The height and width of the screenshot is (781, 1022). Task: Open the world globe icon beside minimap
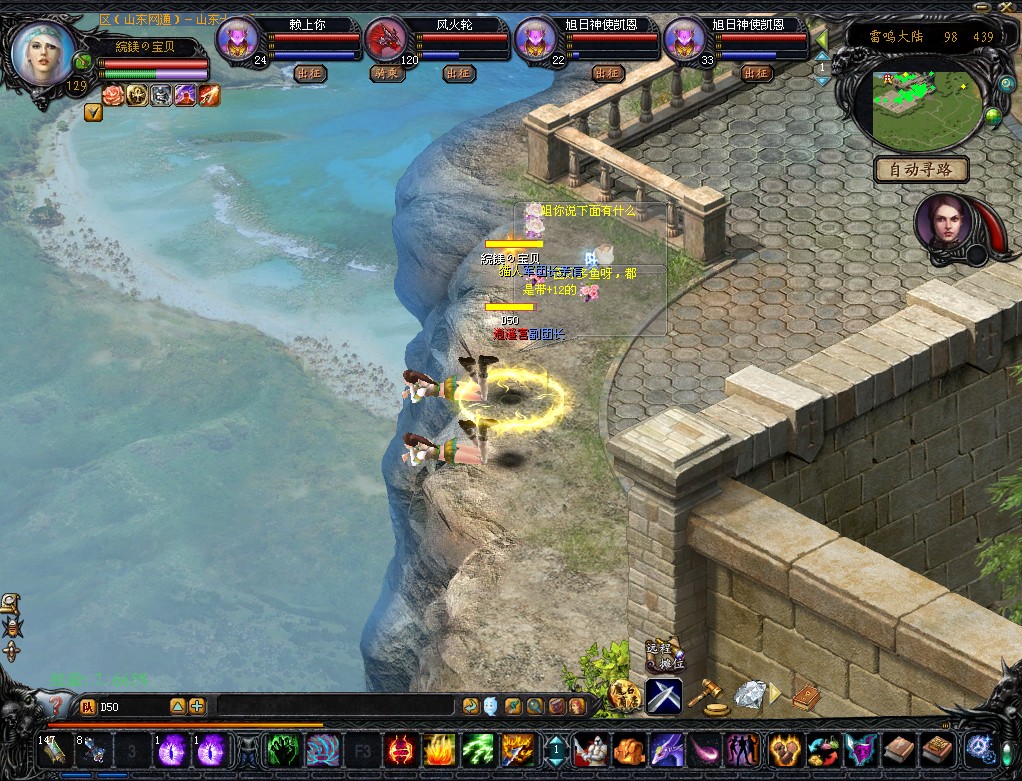pyautogui.click(x=993, y=118)
